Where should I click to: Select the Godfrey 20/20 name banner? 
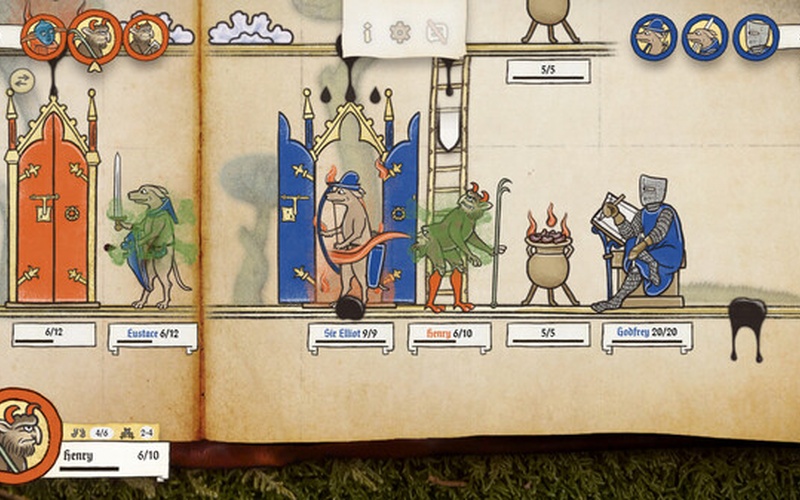(647, 336)
